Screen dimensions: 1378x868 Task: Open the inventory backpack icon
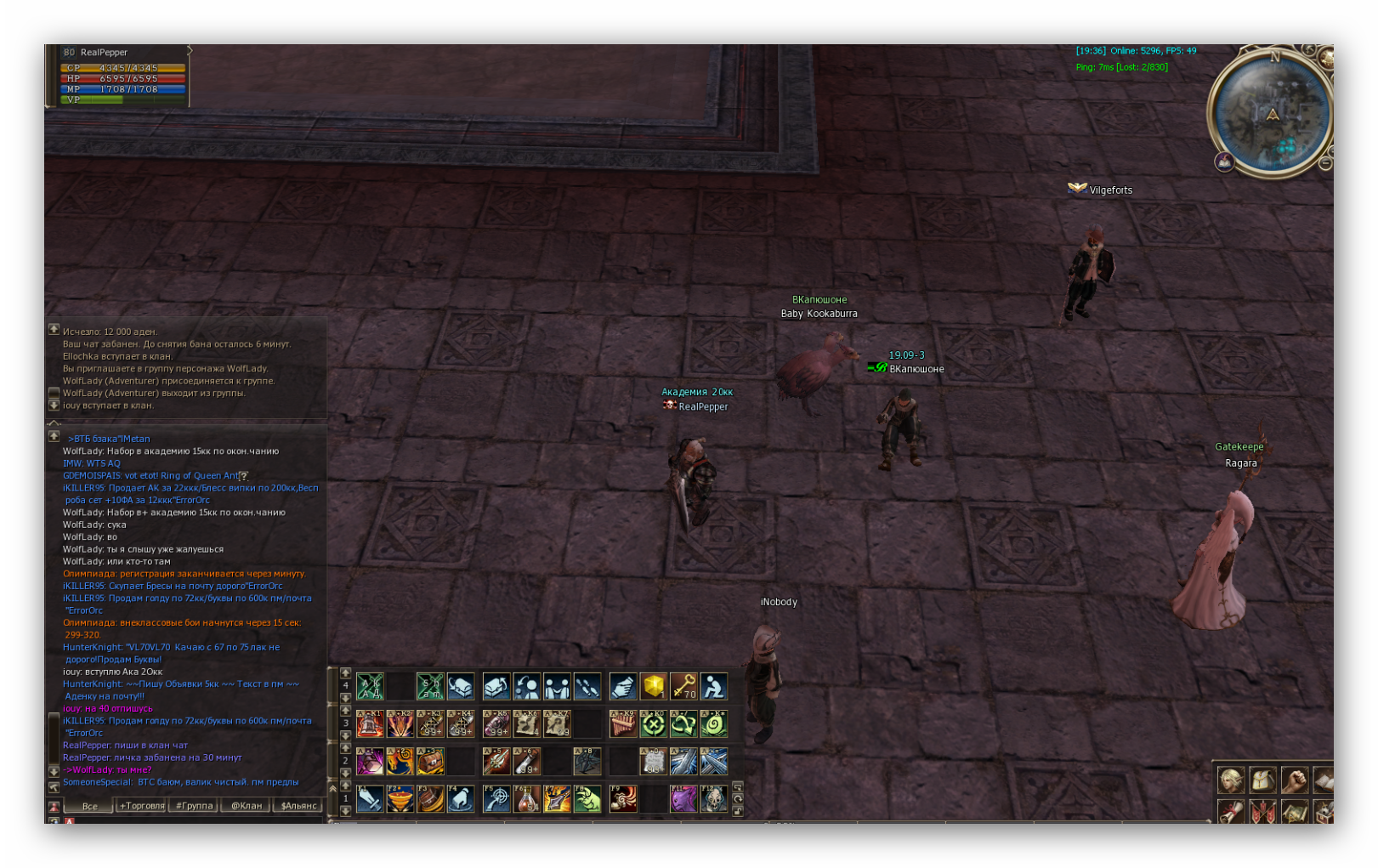click(x=1262, y=779)
